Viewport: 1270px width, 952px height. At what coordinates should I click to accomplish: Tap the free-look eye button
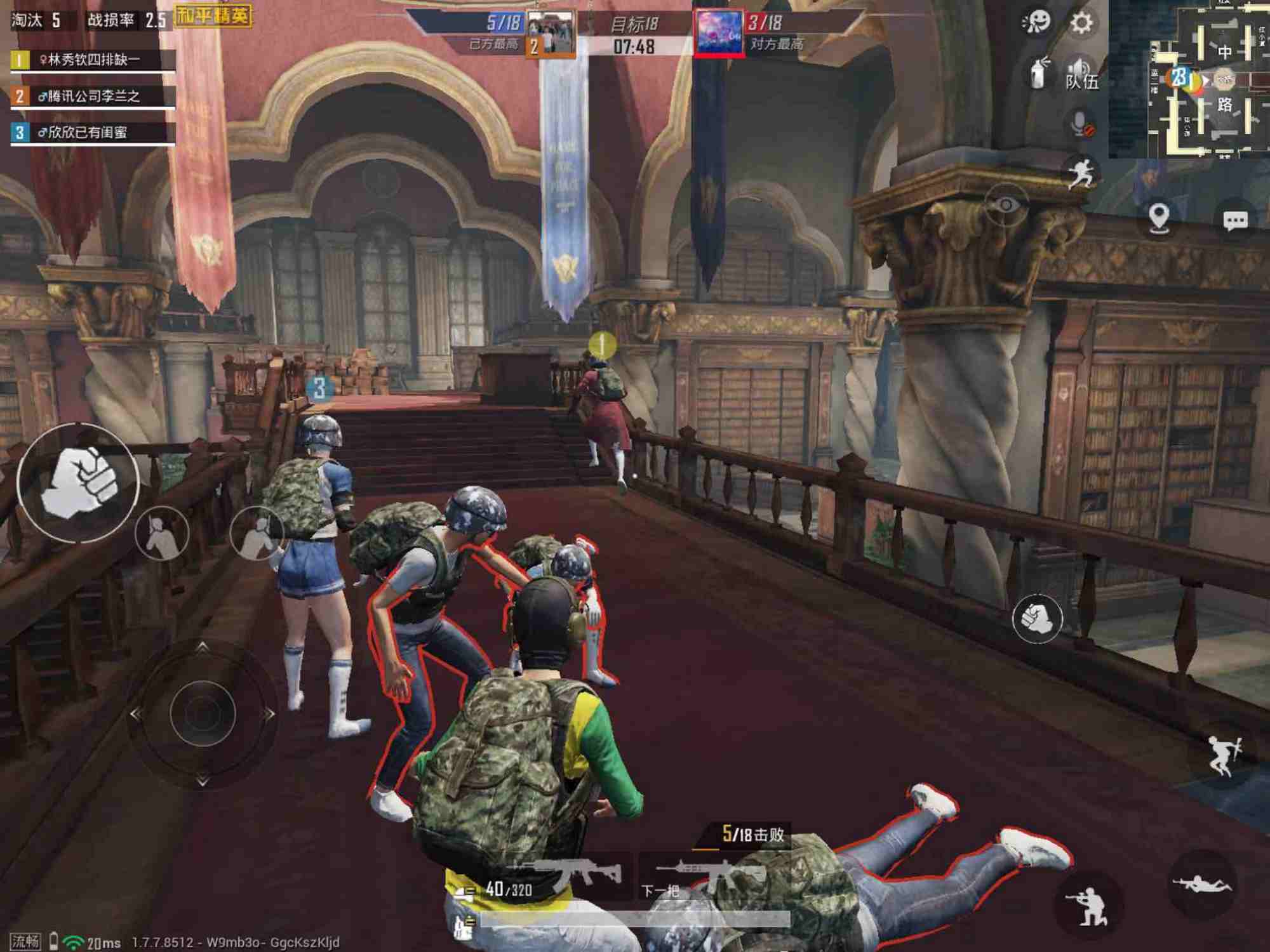(x=1005, y=204)
